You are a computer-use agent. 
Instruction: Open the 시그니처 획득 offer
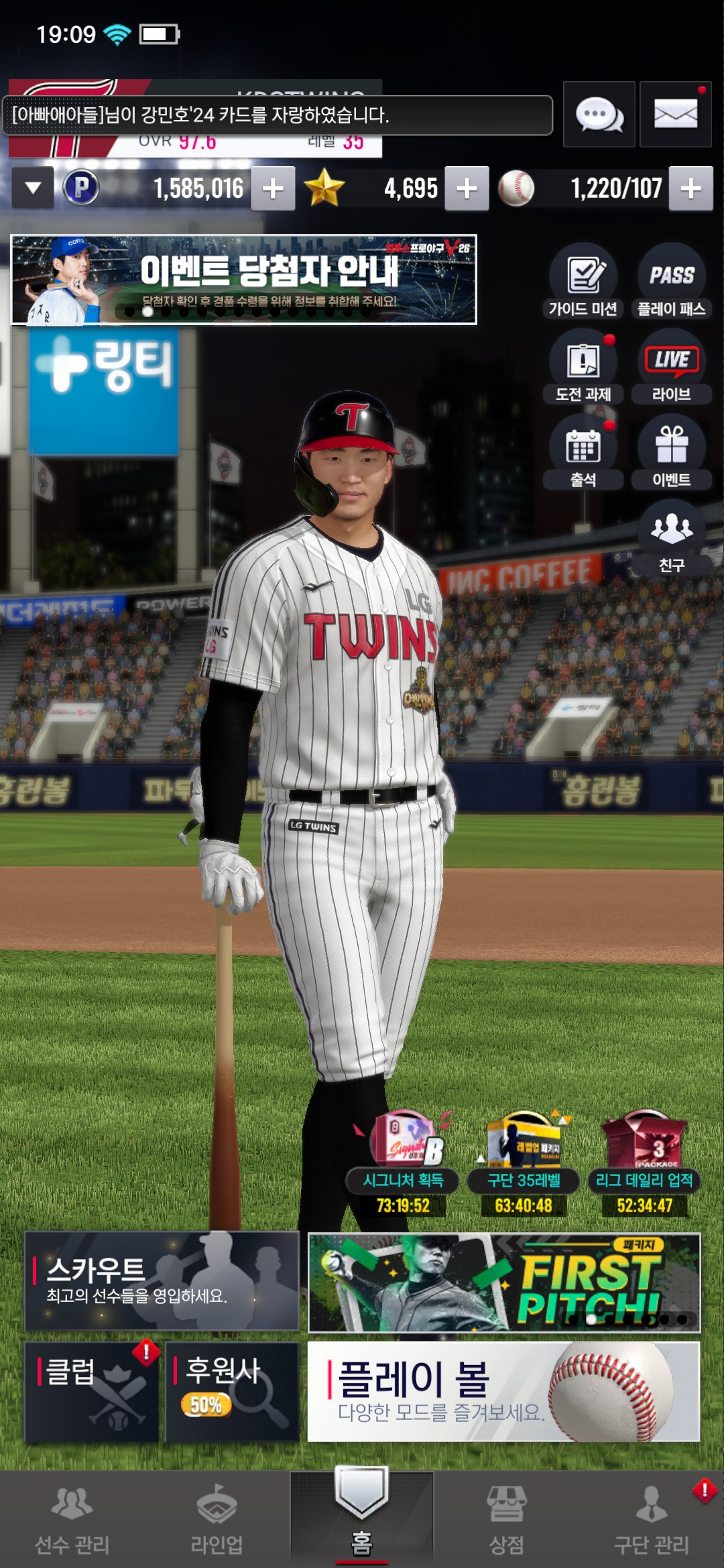[403, 1165]
